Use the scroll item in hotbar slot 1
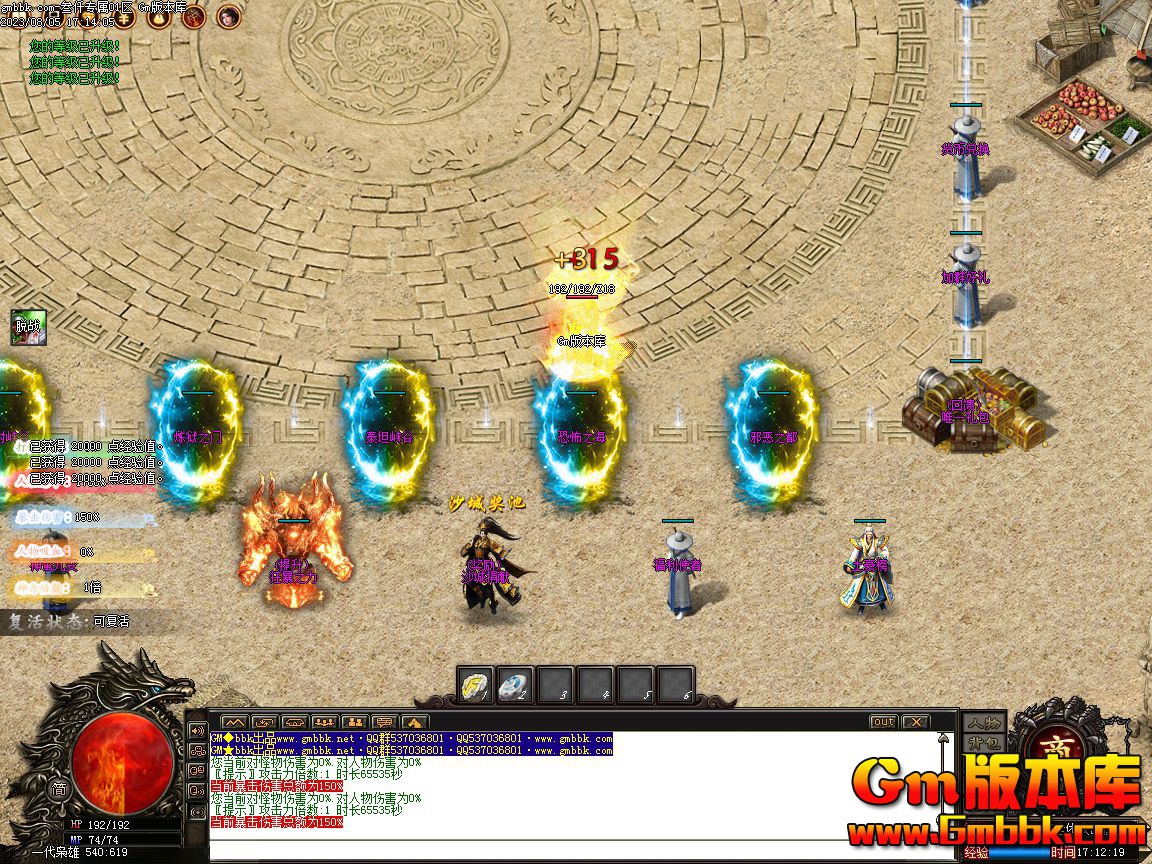This screenshot has height=864, width=1152. pyautogui.click(x=476, y=685)
